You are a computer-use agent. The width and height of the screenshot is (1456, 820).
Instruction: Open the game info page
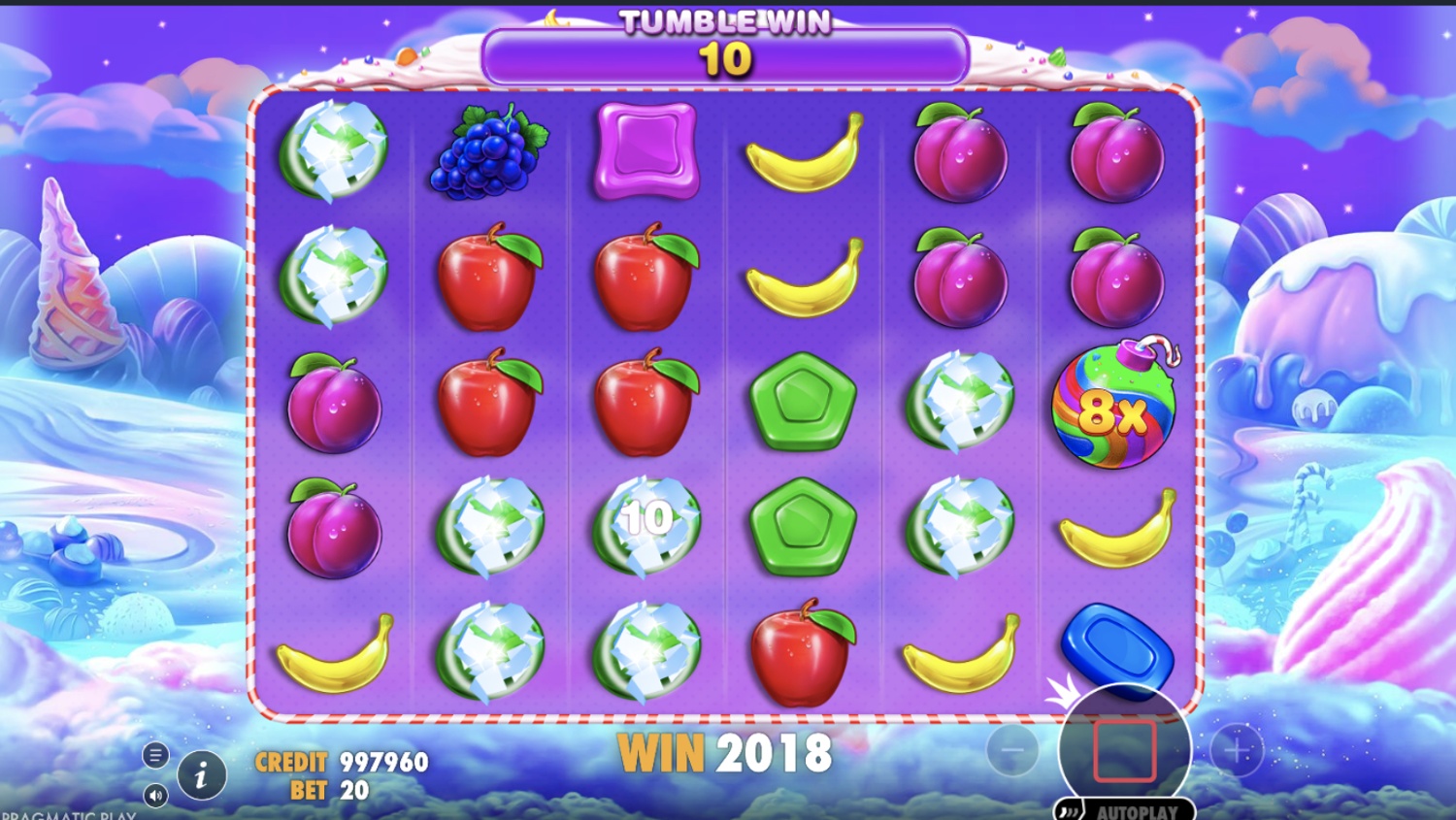click(202, 774)
